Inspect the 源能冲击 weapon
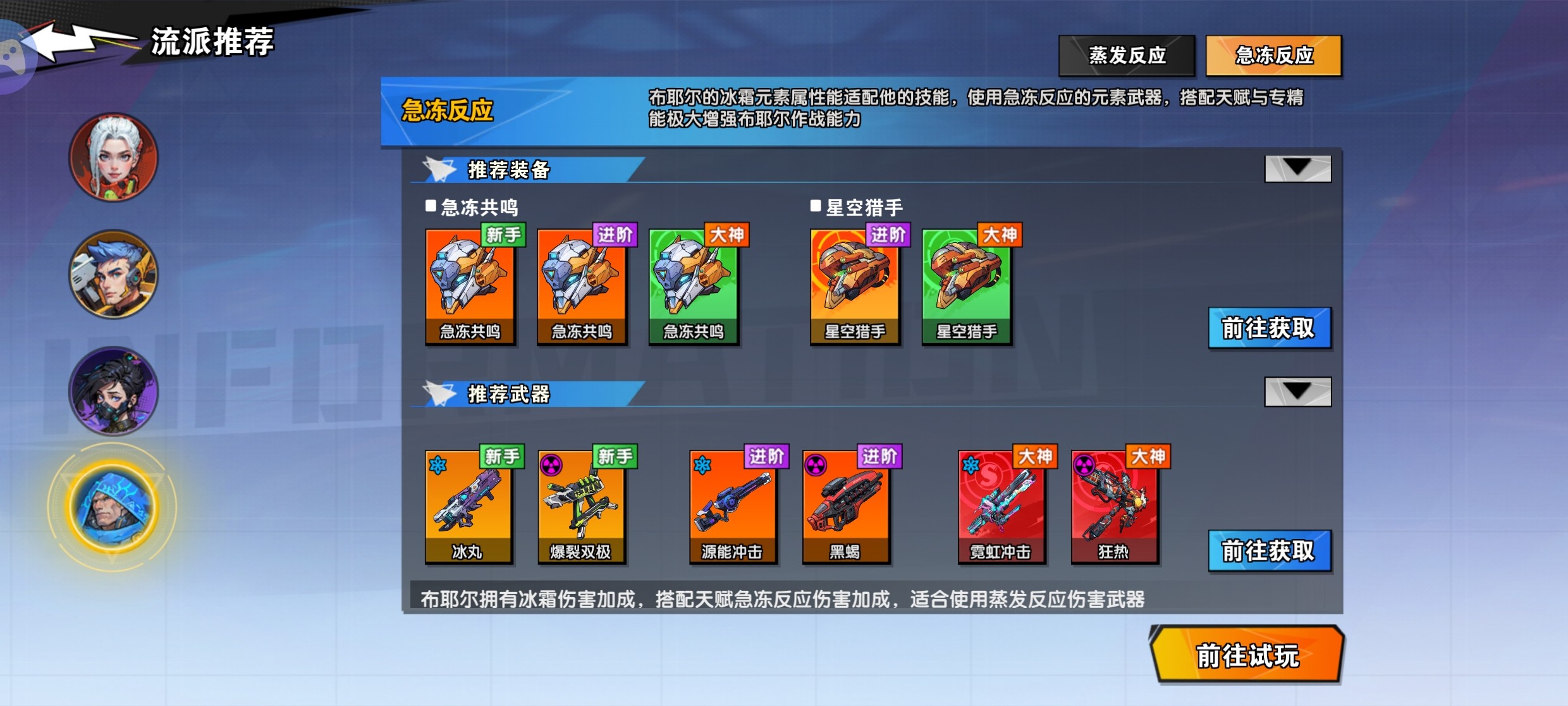1568x706 pixels. coord(732,507)
